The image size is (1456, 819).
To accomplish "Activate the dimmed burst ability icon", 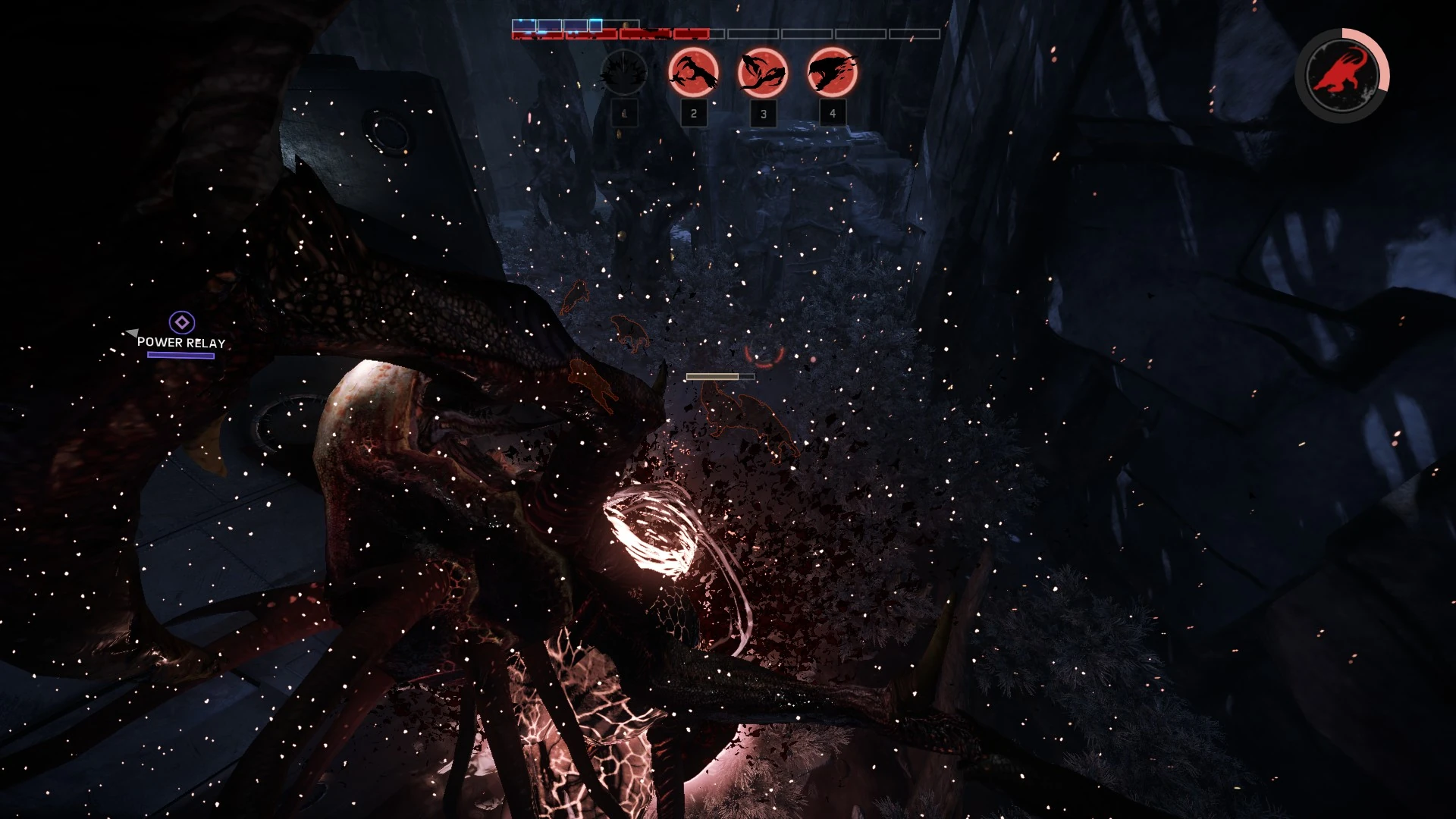I will (x=623, y=73).
